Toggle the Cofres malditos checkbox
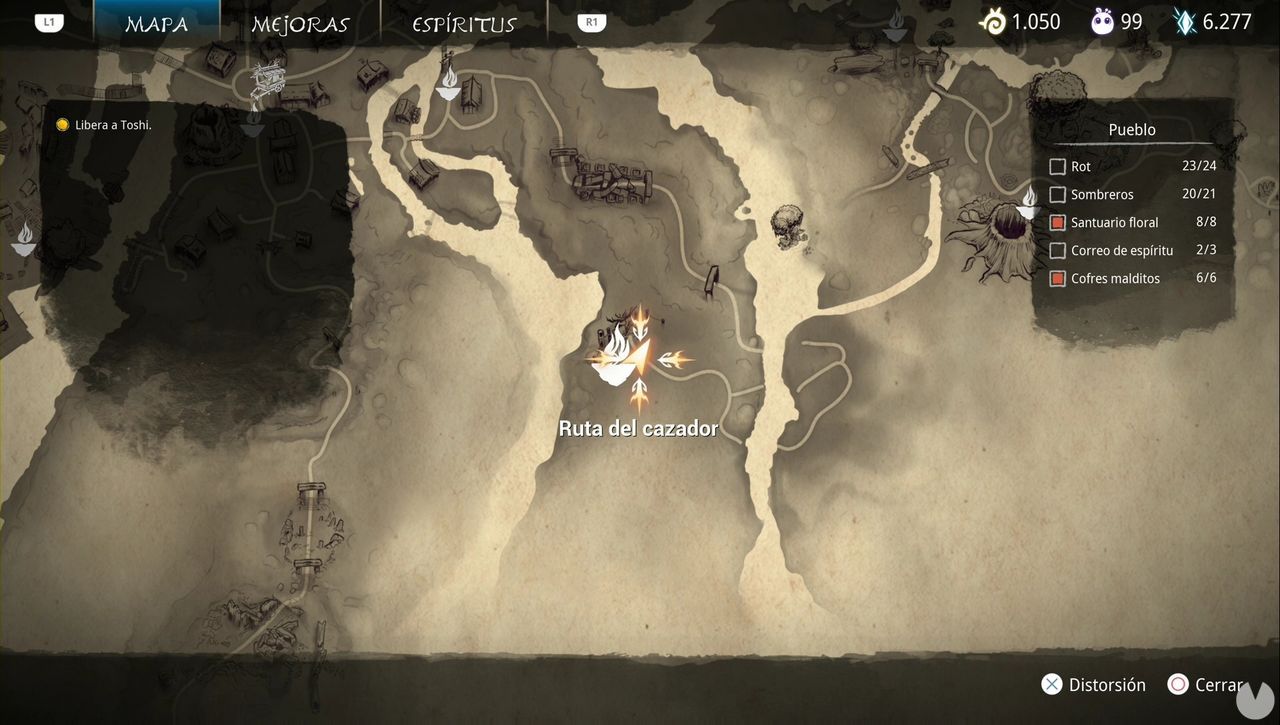The image size is (1280, 725). (x=1058, y=279)
